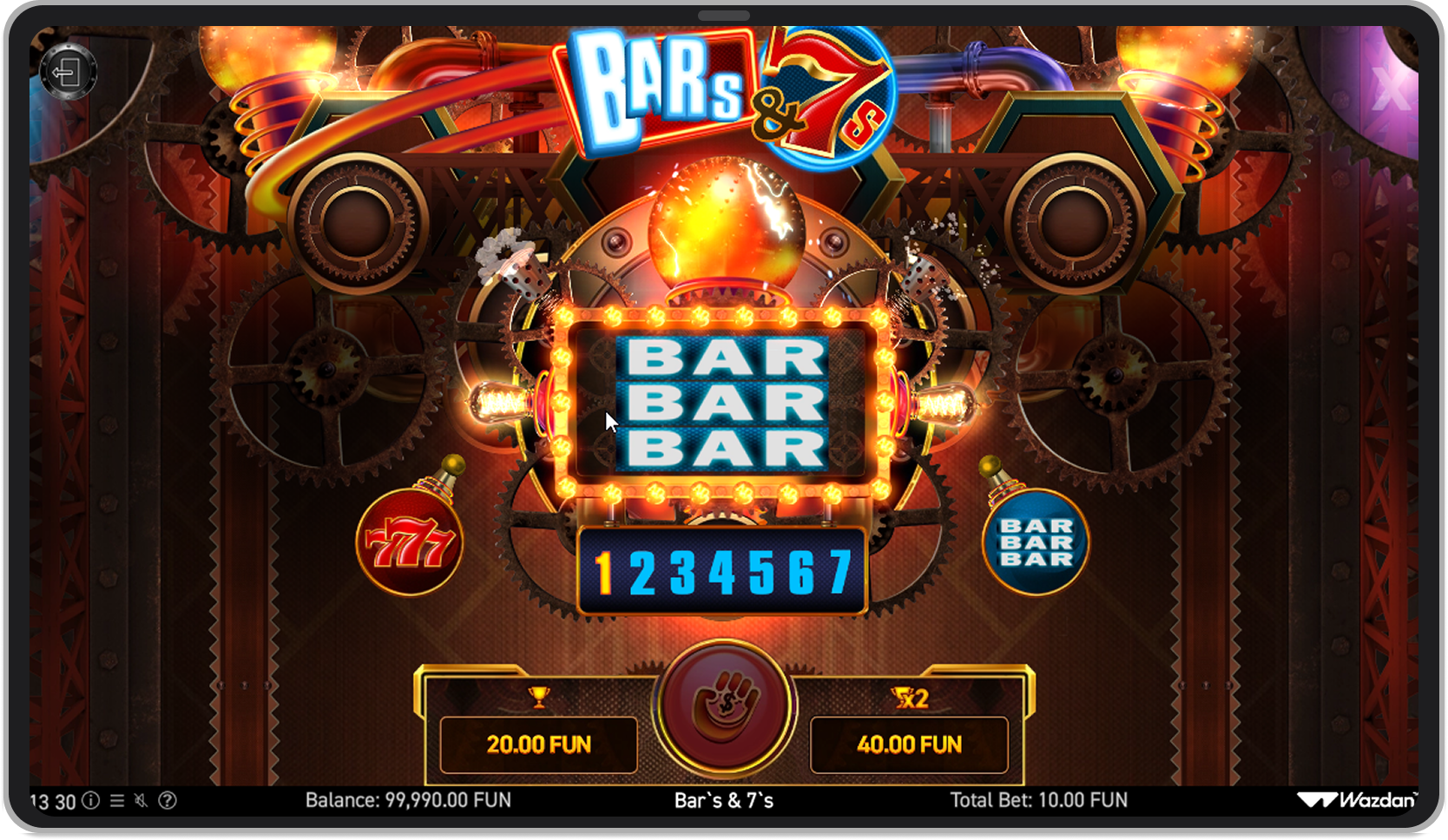1448x840 pixels.
Task: Open the game information panel
Action: [91, 801]
